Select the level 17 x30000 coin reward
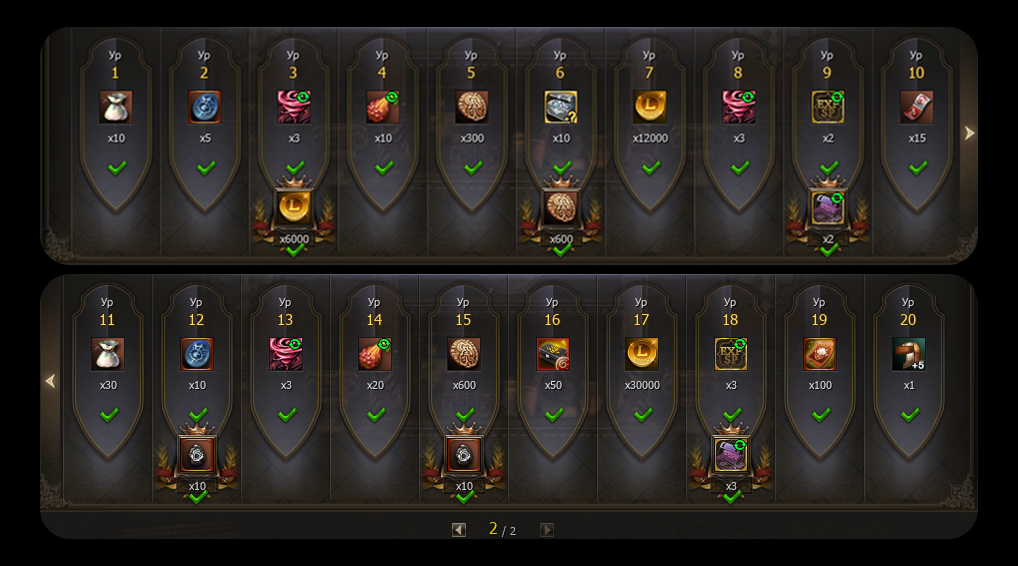 pos(641,354)
